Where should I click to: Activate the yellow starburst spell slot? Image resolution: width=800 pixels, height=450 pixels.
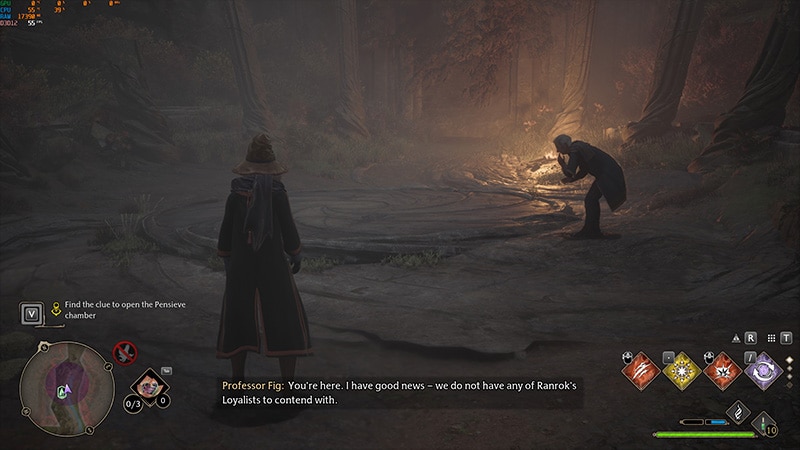point(682,371)
